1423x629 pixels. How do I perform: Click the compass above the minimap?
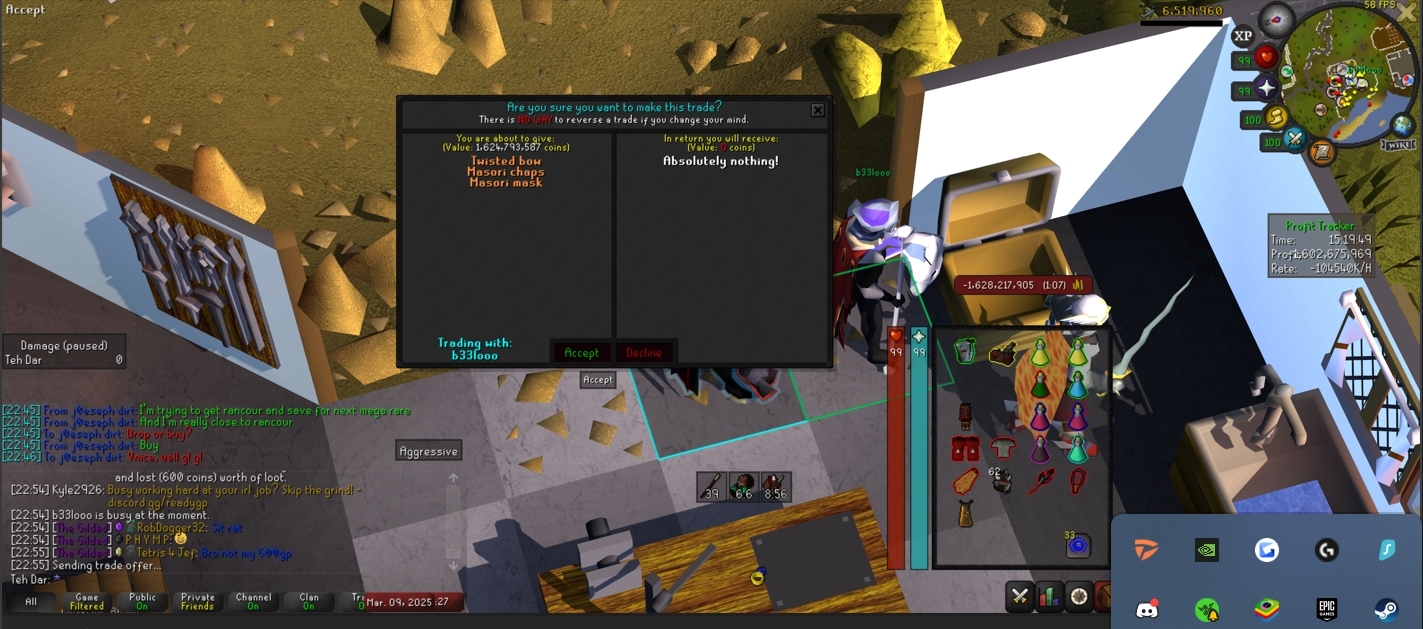coord(1277,19)
